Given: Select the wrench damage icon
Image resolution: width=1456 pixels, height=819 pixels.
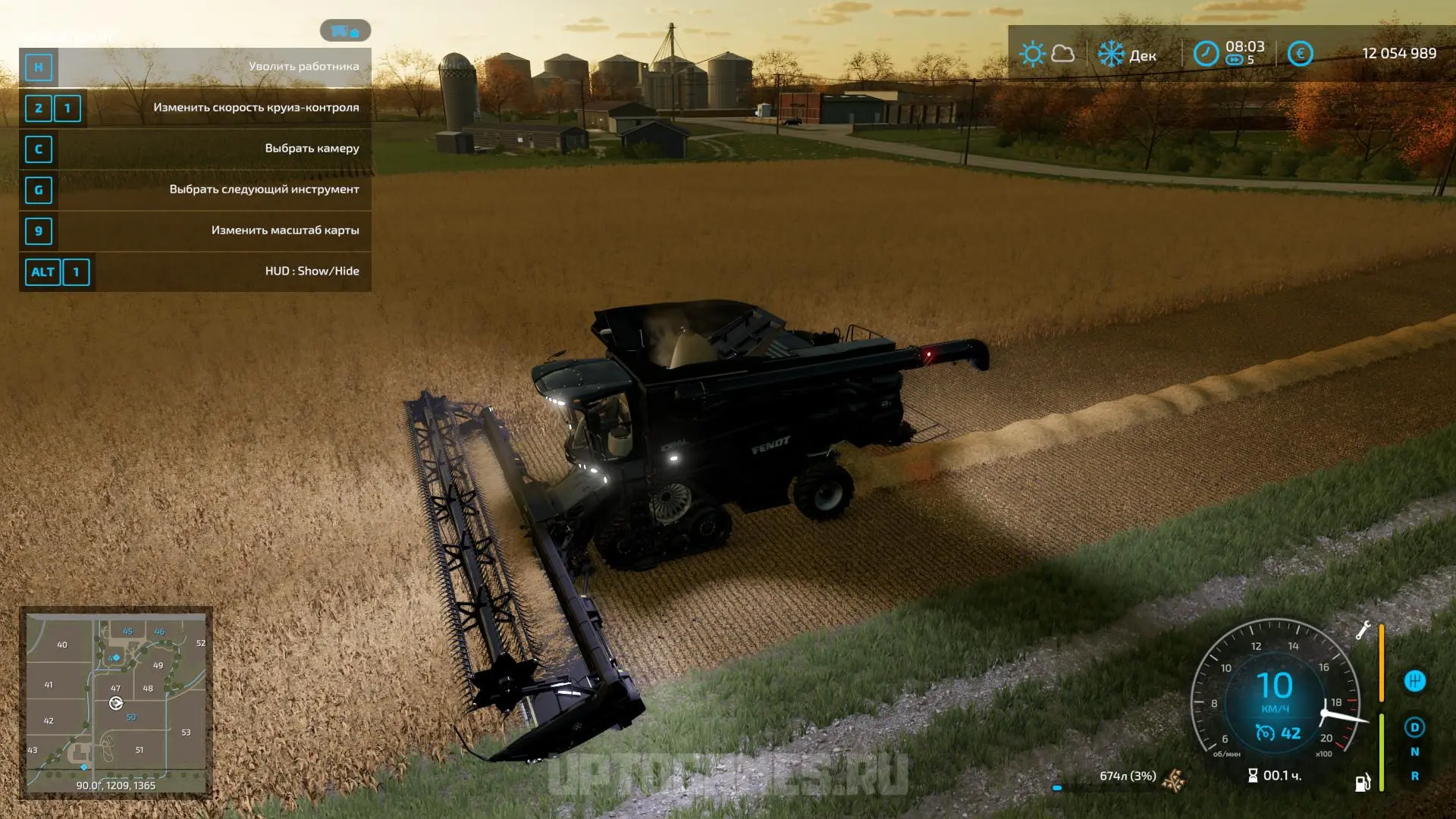Looking at the screenshot, I should coord(1363,630).
